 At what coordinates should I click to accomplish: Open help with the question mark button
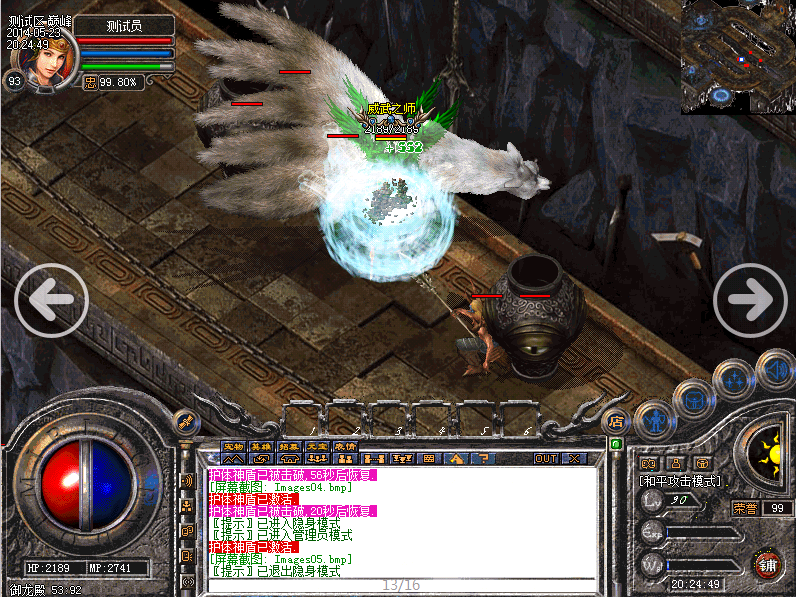click(485, 458)
